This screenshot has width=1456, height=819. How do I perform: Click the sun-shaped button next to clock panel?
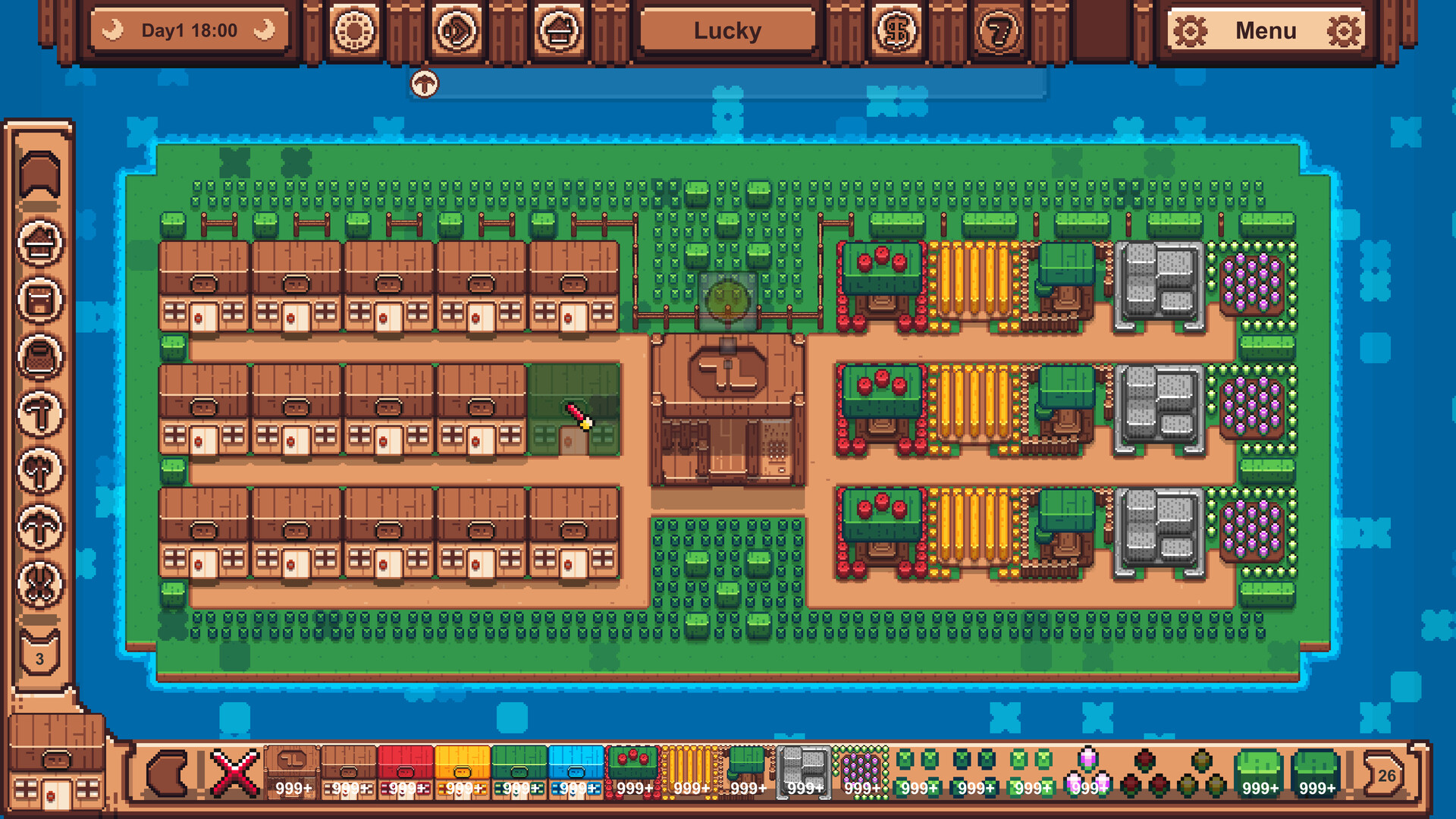click(354, 30)
